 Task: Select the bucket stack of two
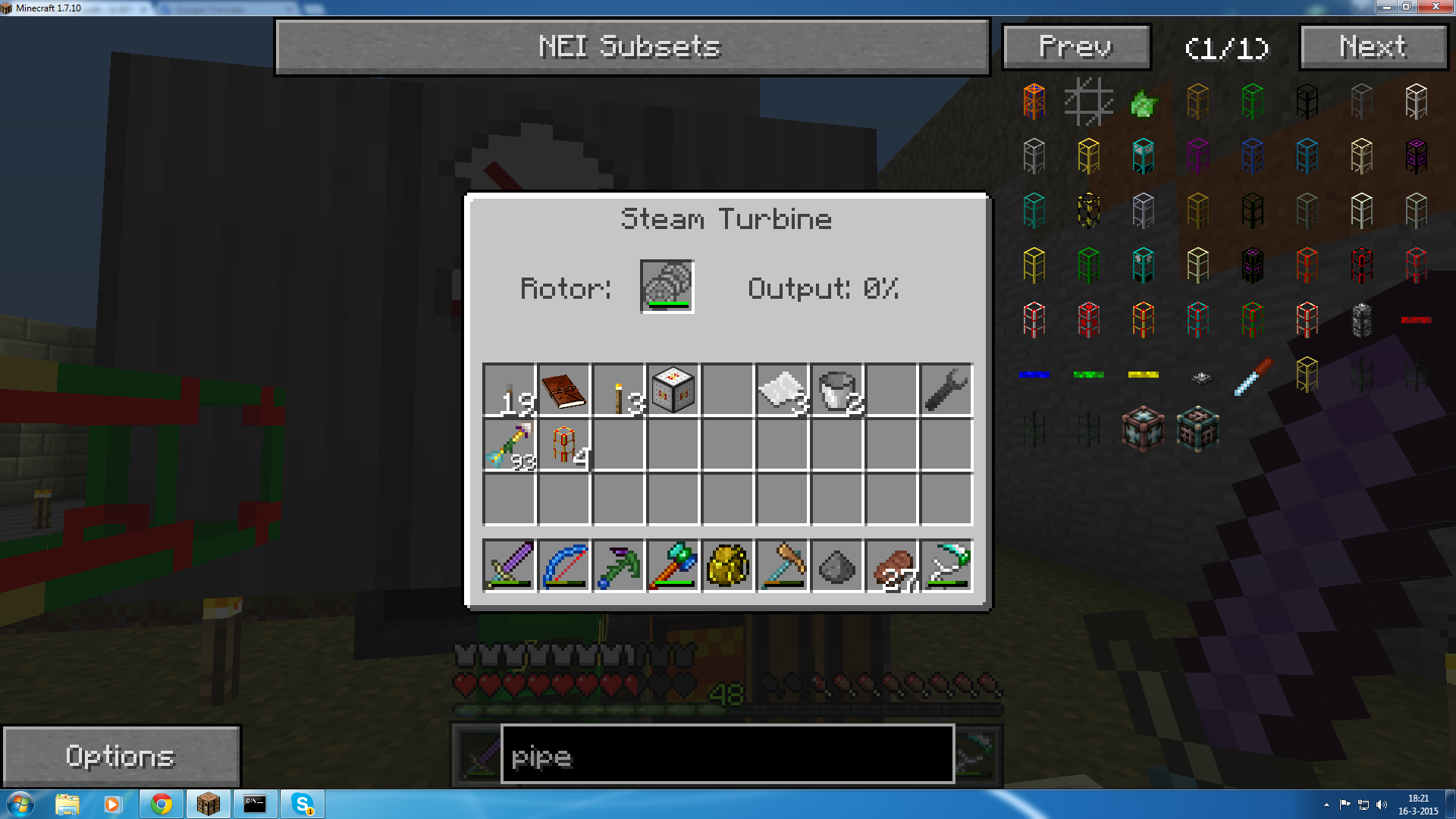pyautogui.click(x=837, y=391)
